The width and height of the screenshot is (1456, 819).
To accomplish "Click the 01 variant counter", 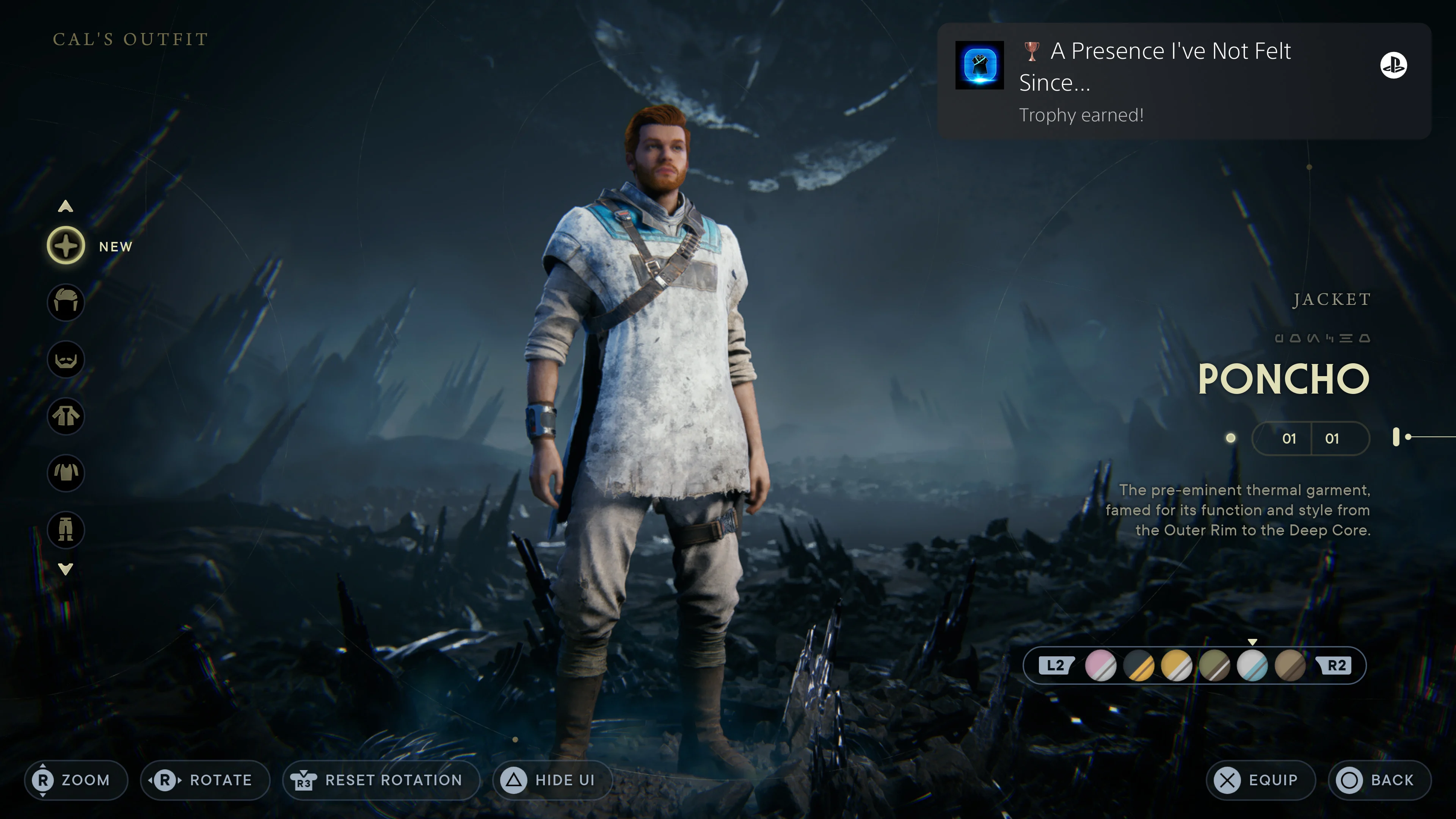I will [1289, 439].
